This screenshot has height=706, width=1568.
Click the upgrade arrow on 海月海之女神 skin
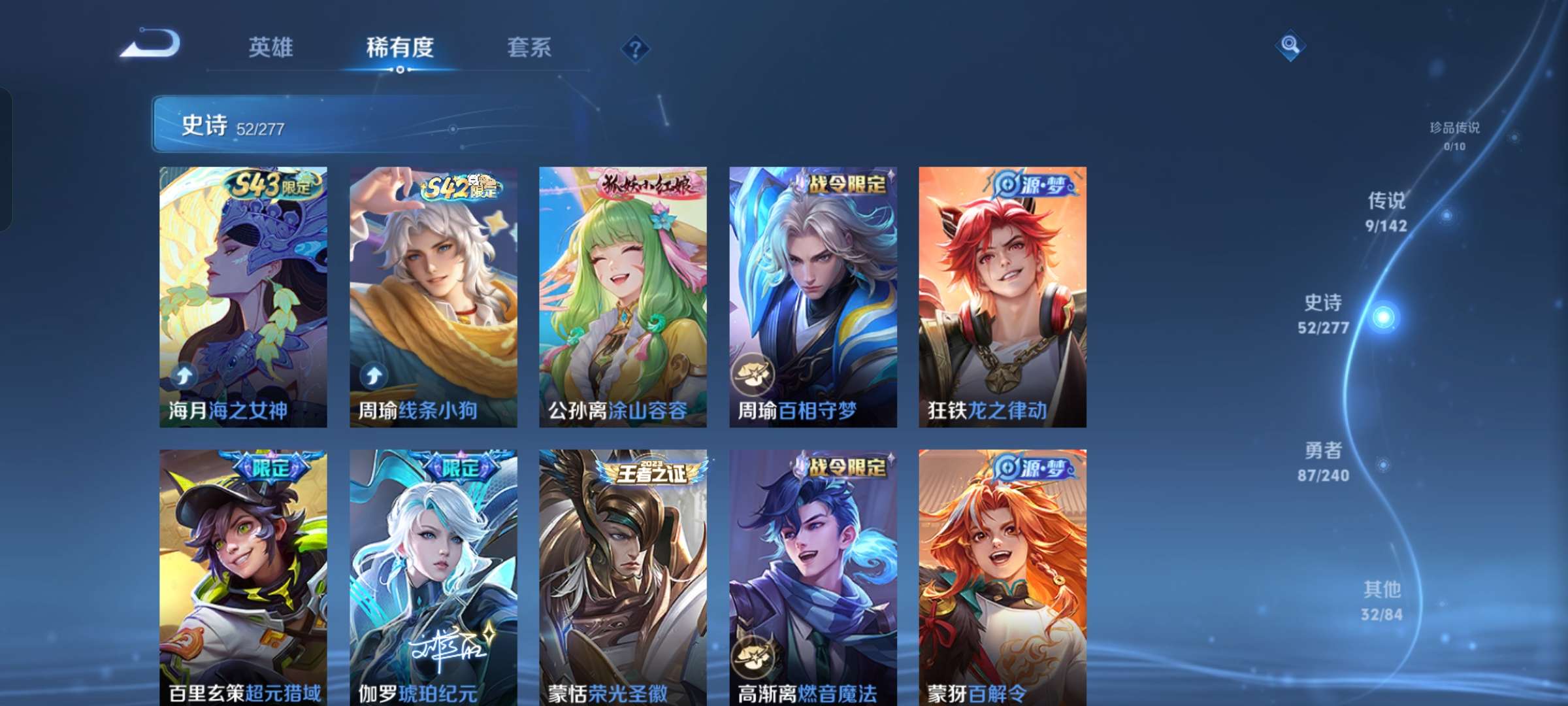click(x=183, y=375)
